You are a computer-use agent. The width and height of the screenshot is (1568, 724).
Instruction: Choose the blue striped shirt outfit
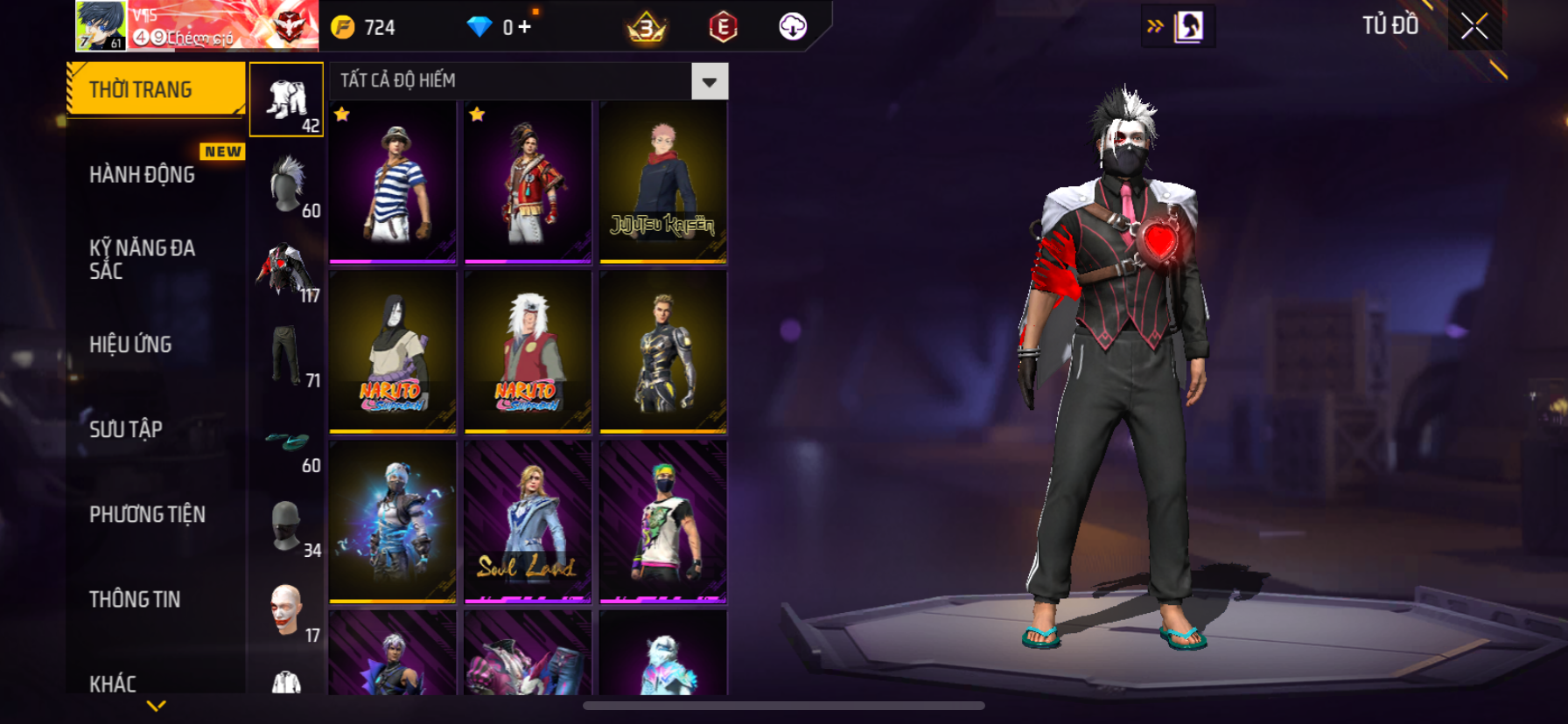click(393, 182)
